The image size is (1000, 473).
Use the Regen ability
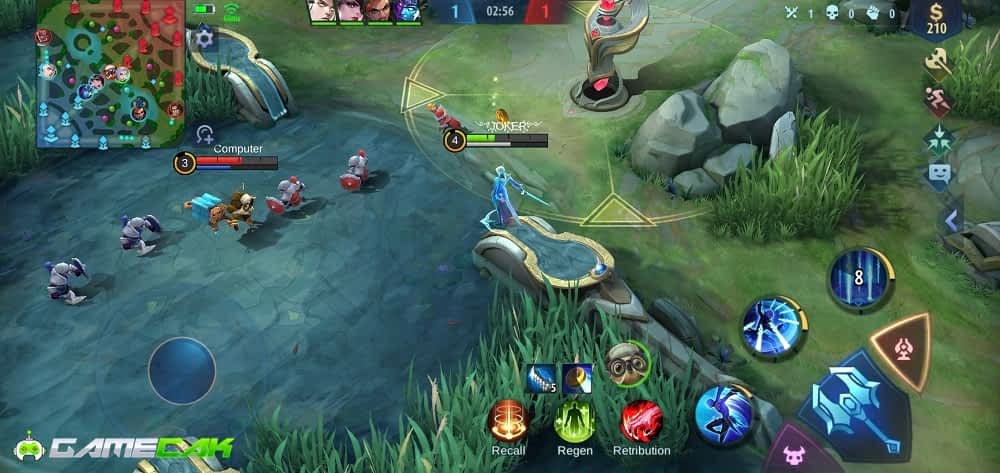[574, 420]
